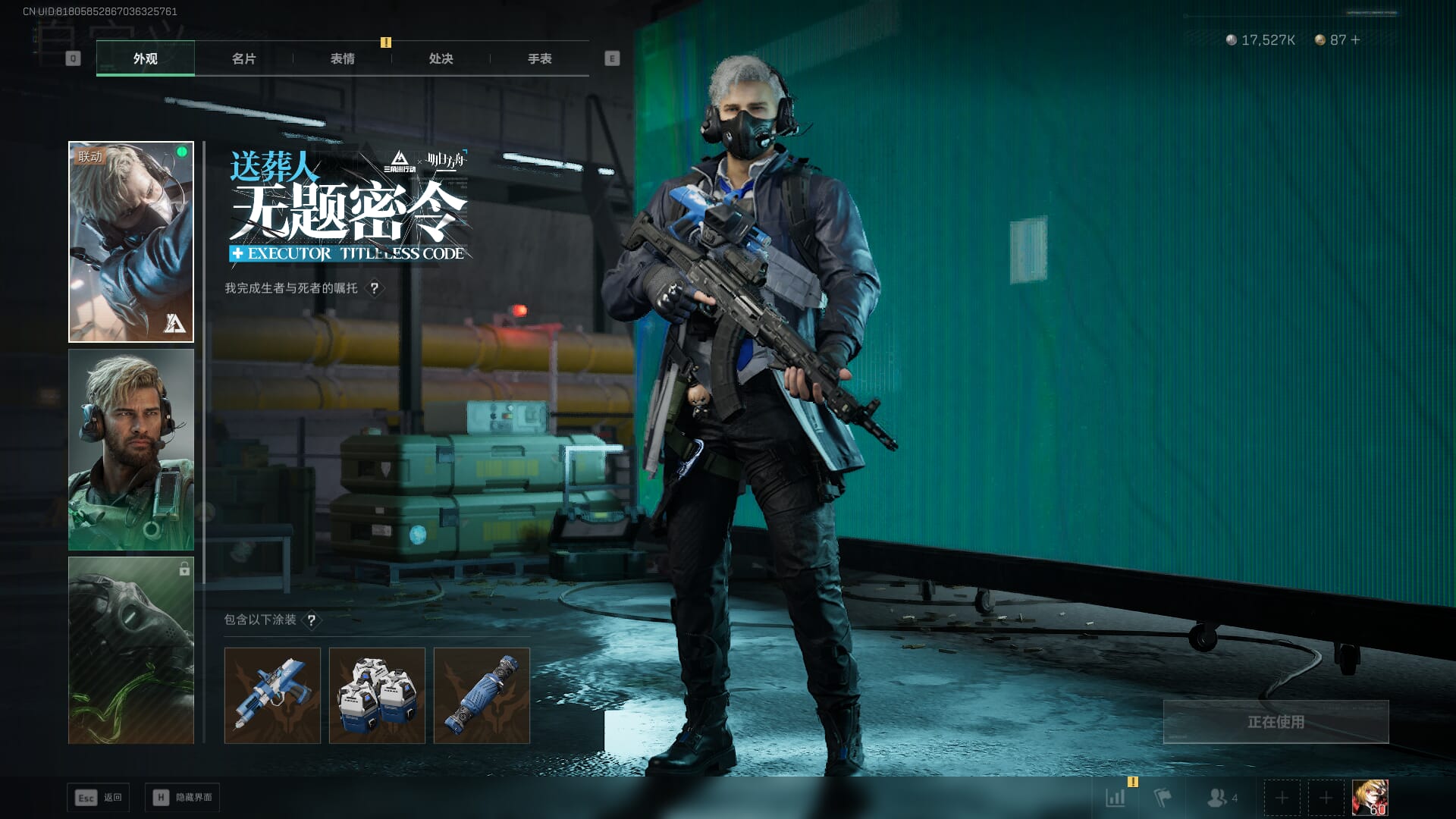Add more gold currency with the plus
Image resolution: width=1456 pixels, height=819 pixels.
1355,39
